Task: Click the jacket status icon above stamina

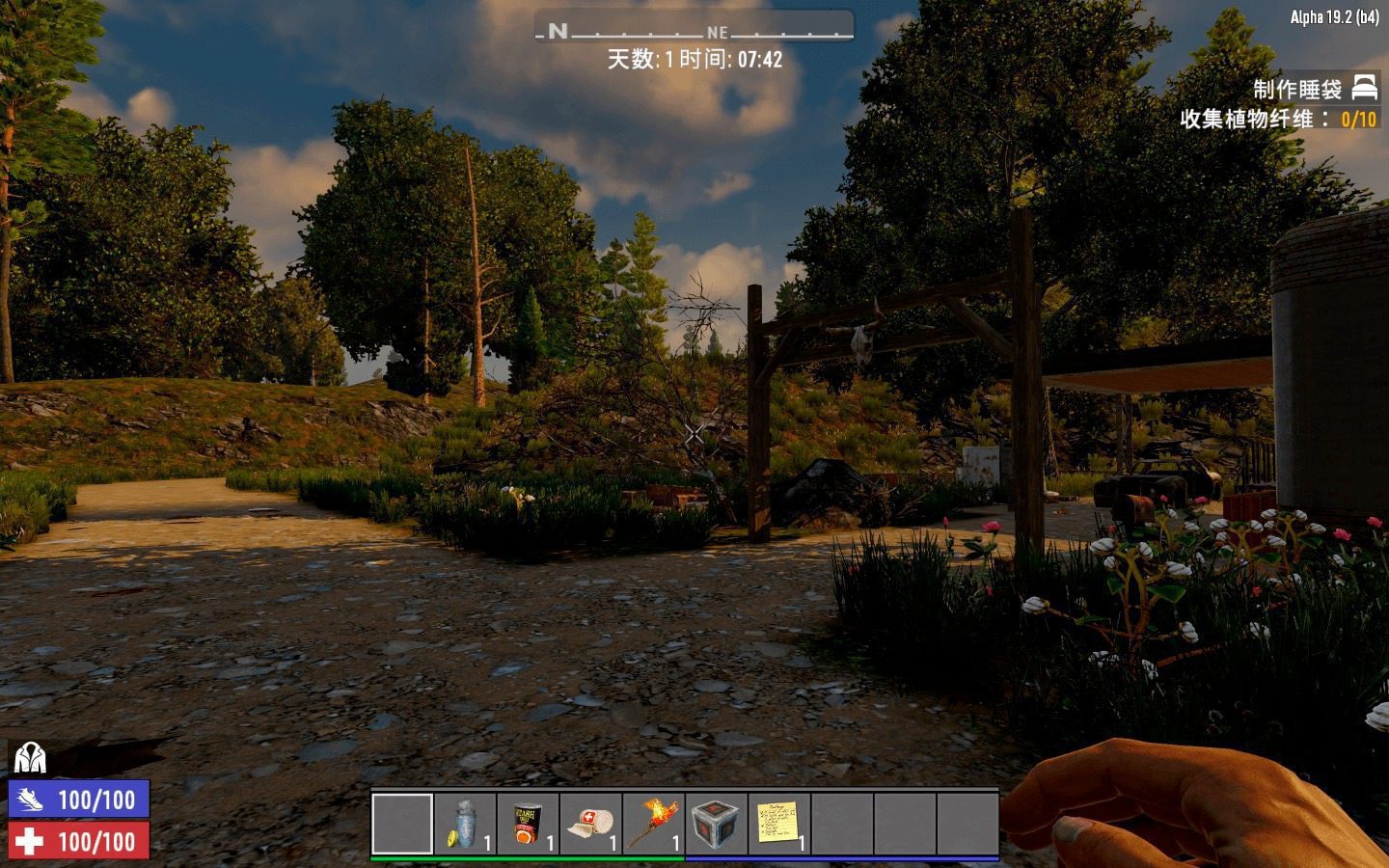Action: (x=30, y=758)
